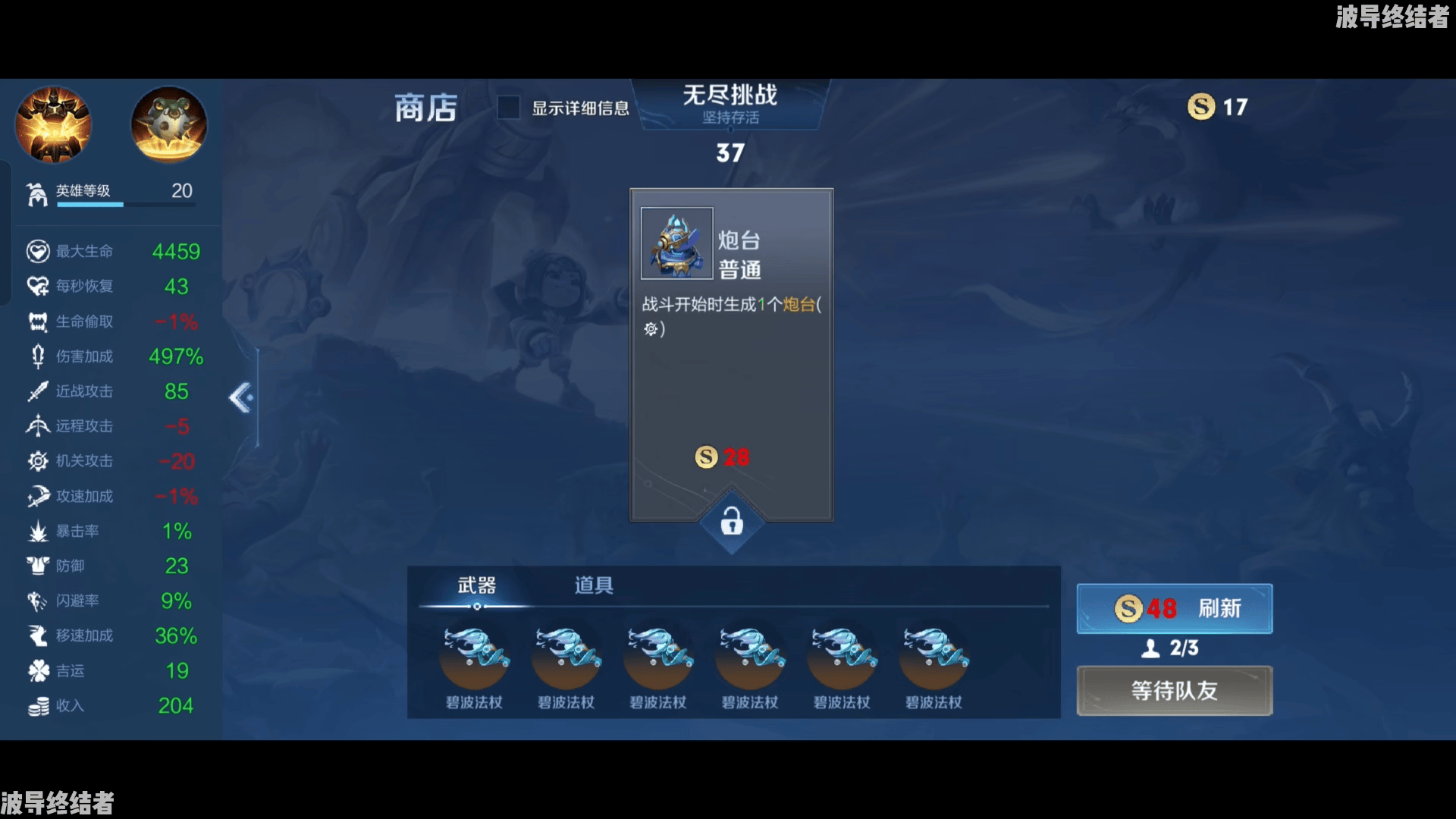
Task: Click the gold coin icon showing 17
Action: (x=1200, y=107)
